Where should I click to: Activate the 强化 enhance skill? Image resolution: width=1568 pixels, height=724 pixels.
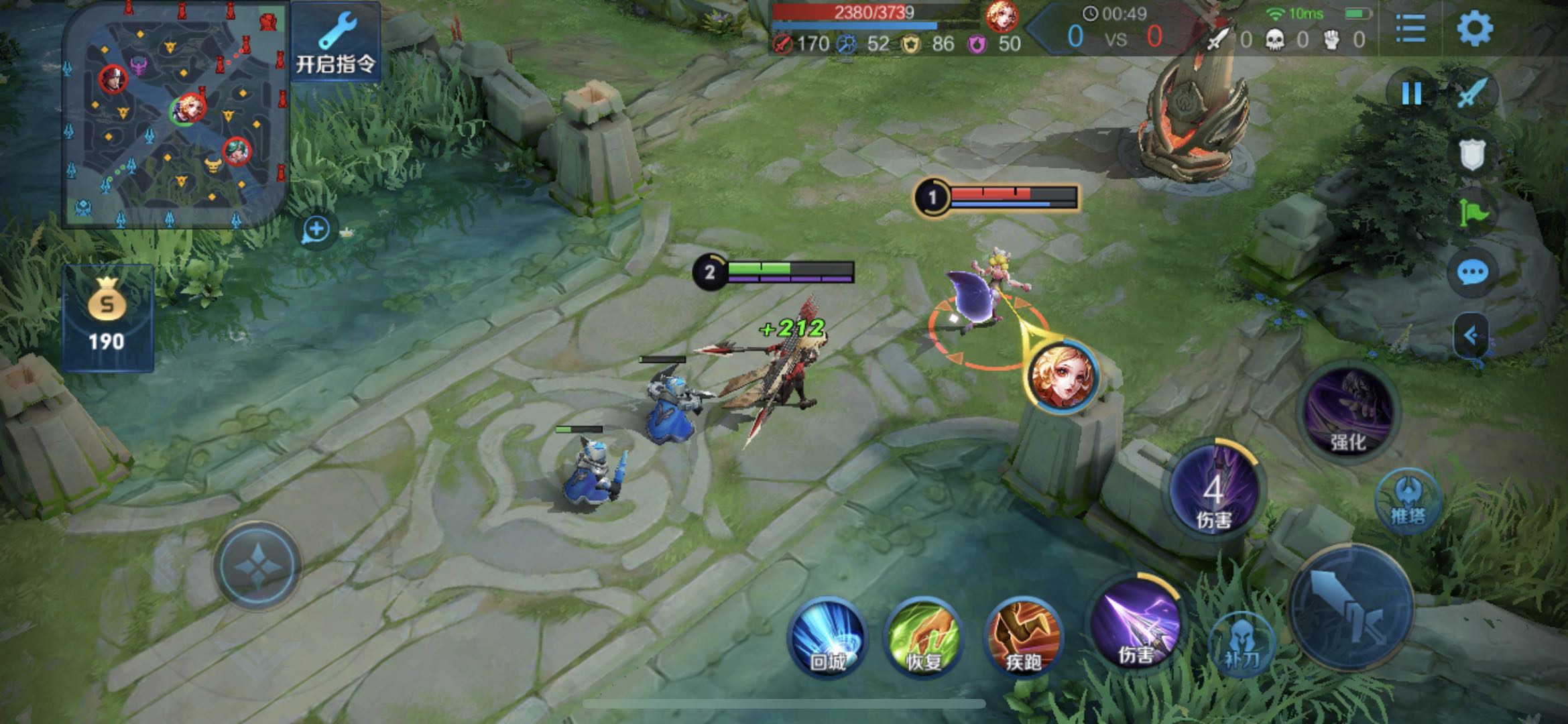[x=1347, y=412]
